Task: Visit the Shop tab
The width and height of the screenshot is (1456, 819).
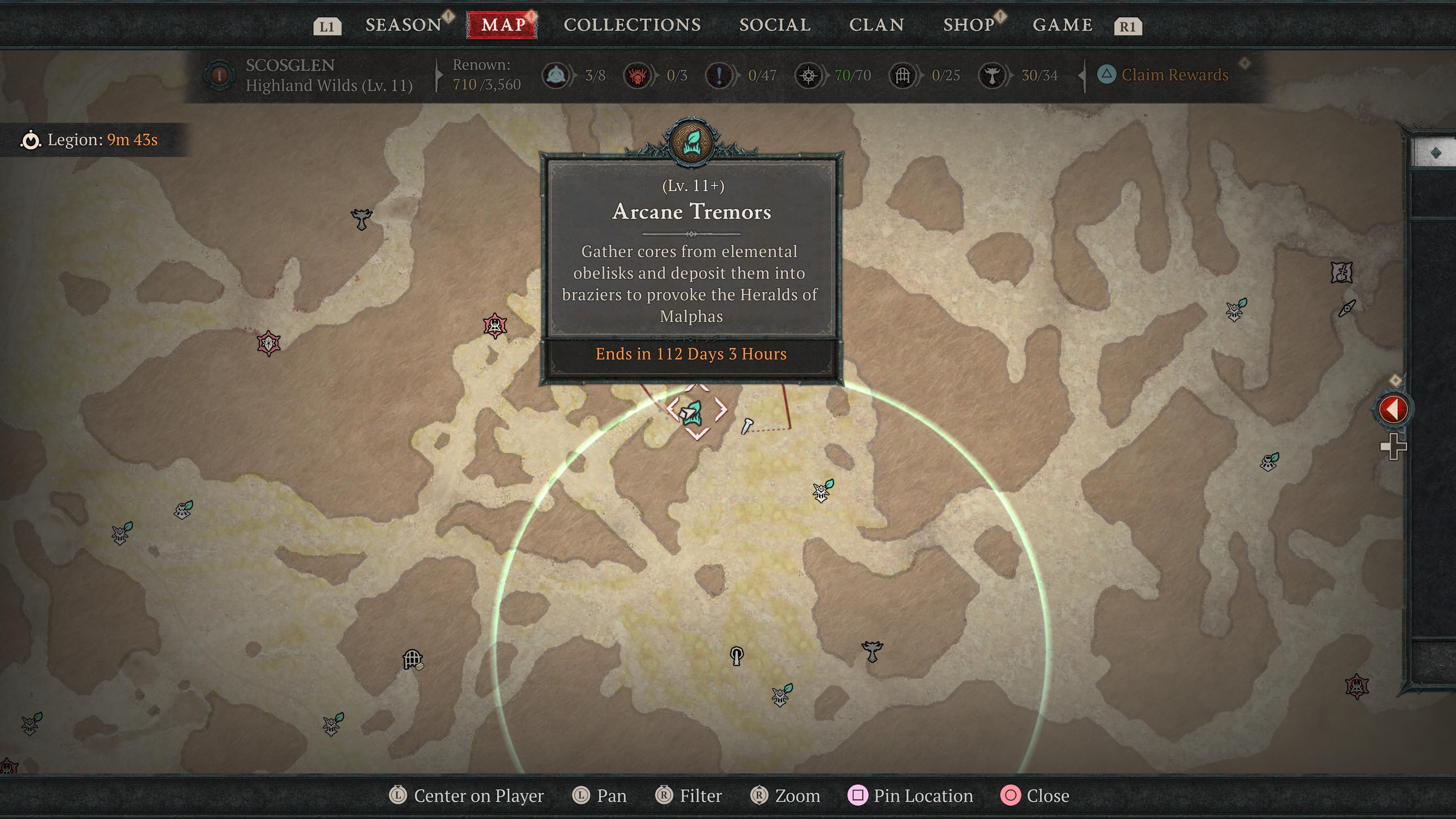Action: (968, 25)
